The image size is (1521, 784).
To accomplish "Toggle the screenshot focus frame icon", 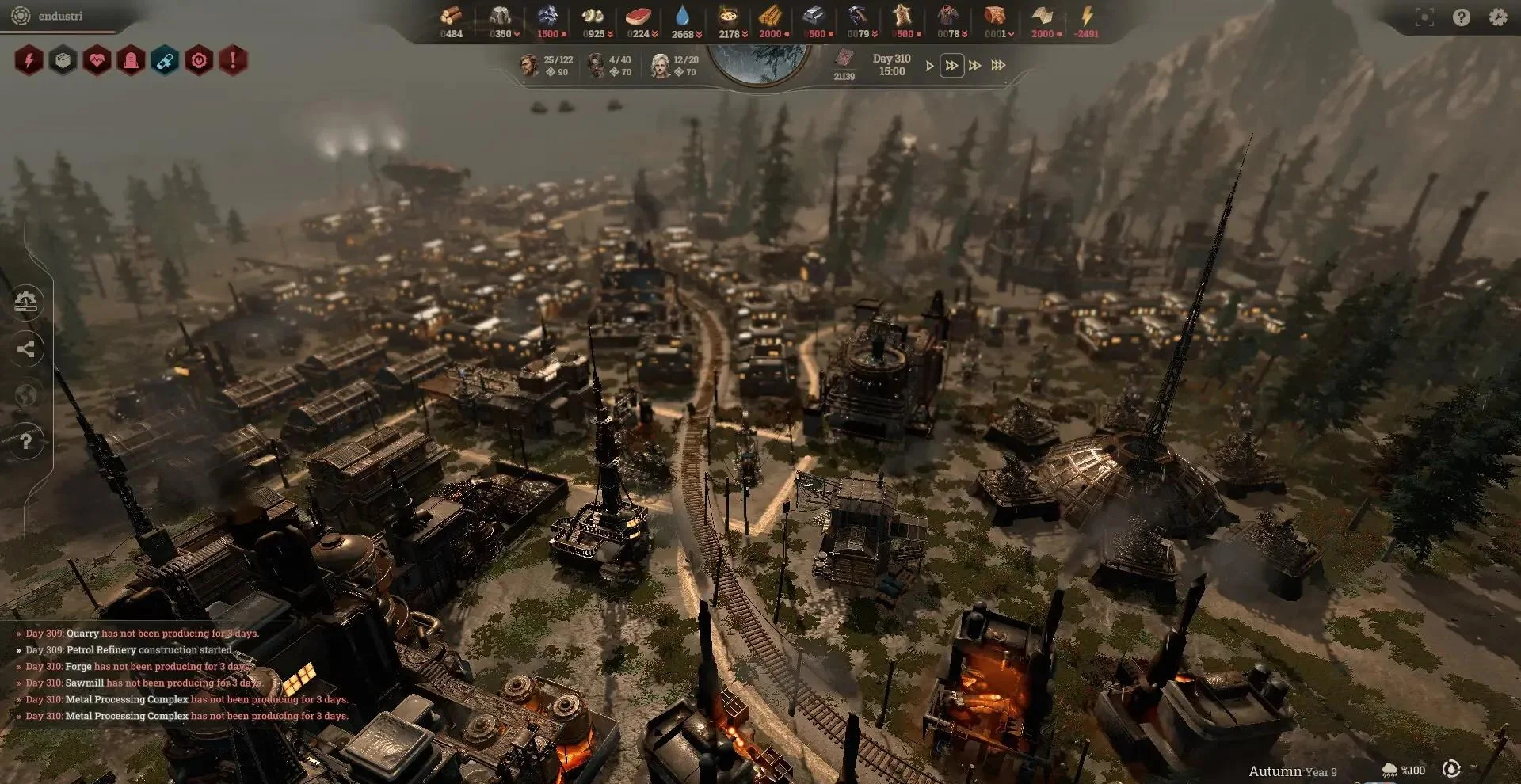I will click(x=1424, y=17).
